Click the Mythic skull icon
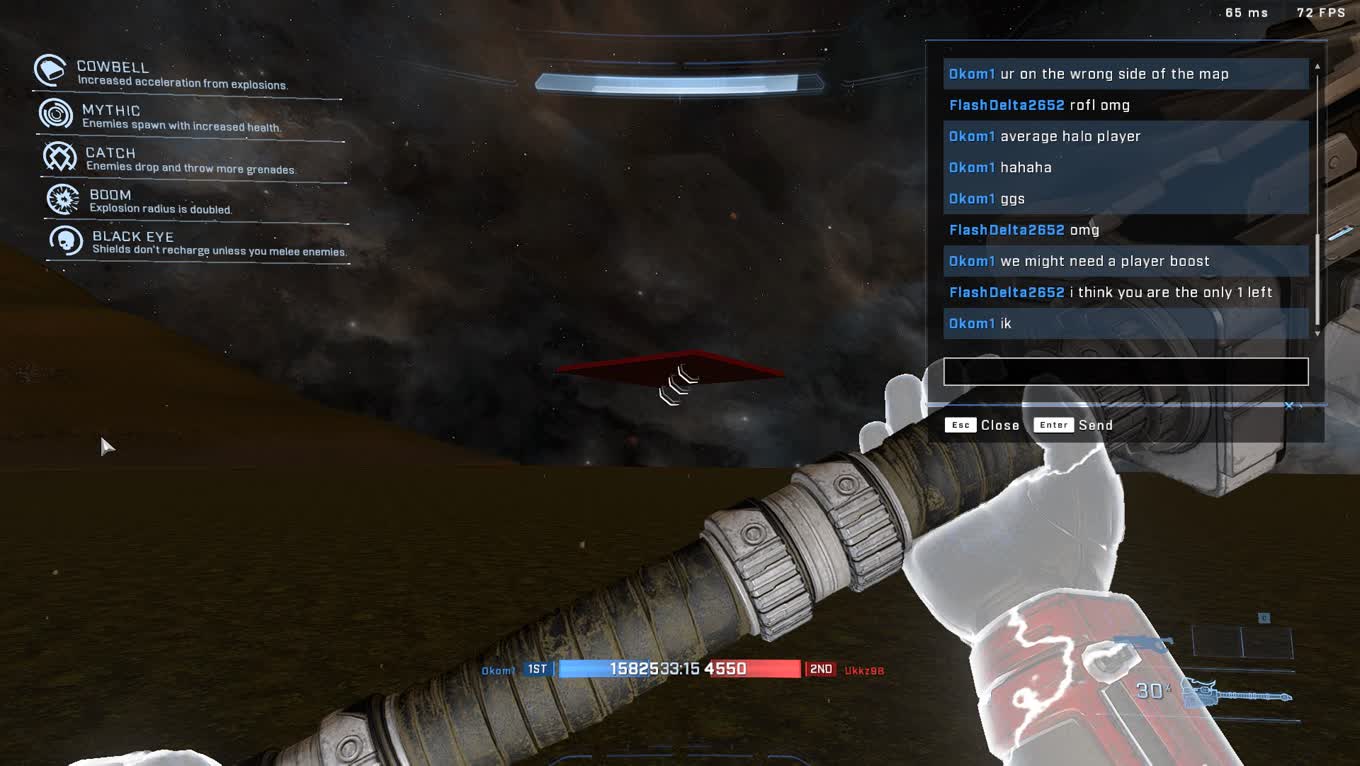Screen dimensions: 1360x766 (56, 114)
